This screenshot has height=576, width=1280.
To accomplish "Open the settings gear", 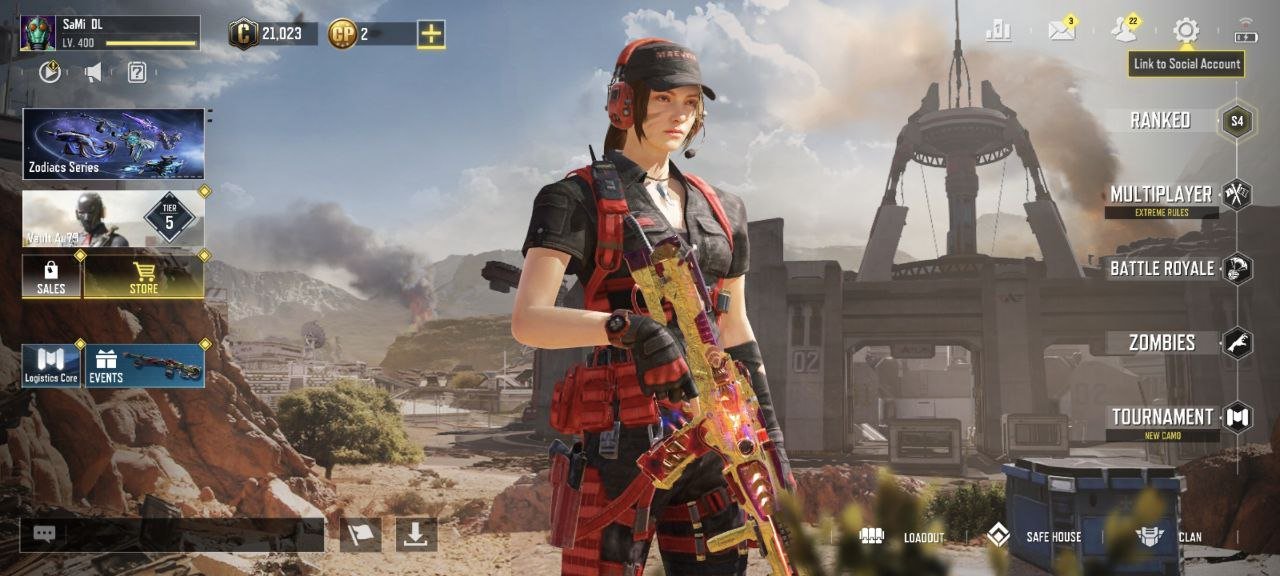I will (1186, 30).
